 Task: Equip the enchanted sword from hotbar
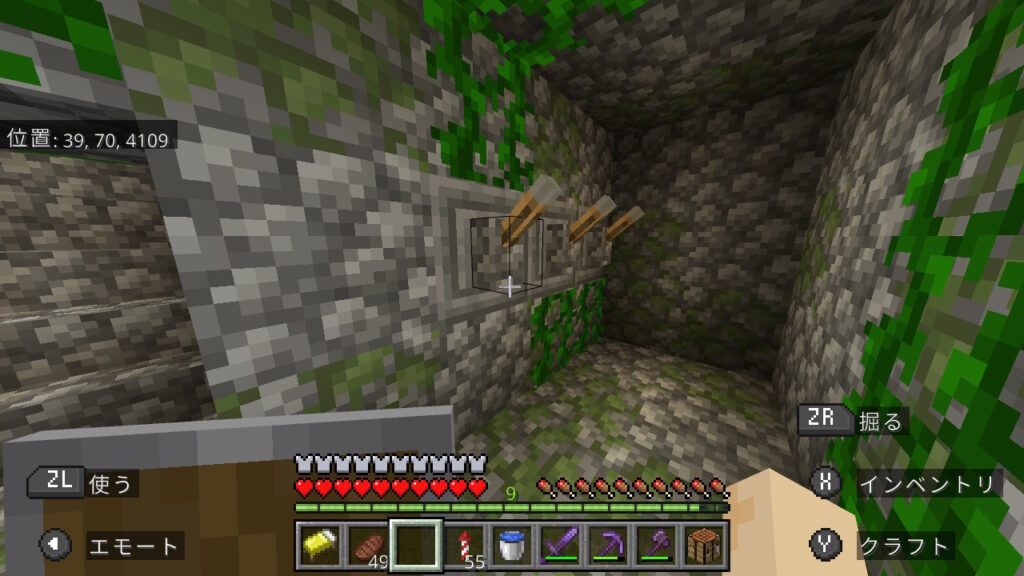click(x=560, y=545)
